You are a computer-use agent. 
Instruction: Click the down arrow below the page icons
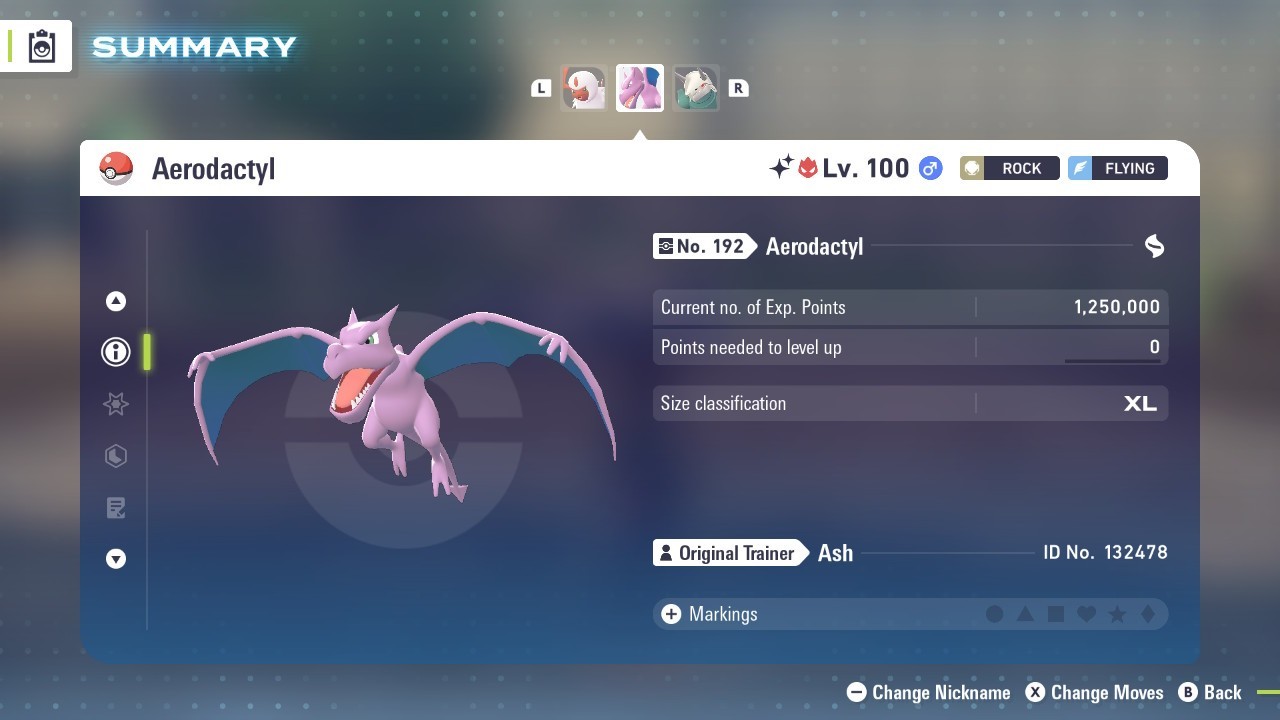click(x=116, y=559)
